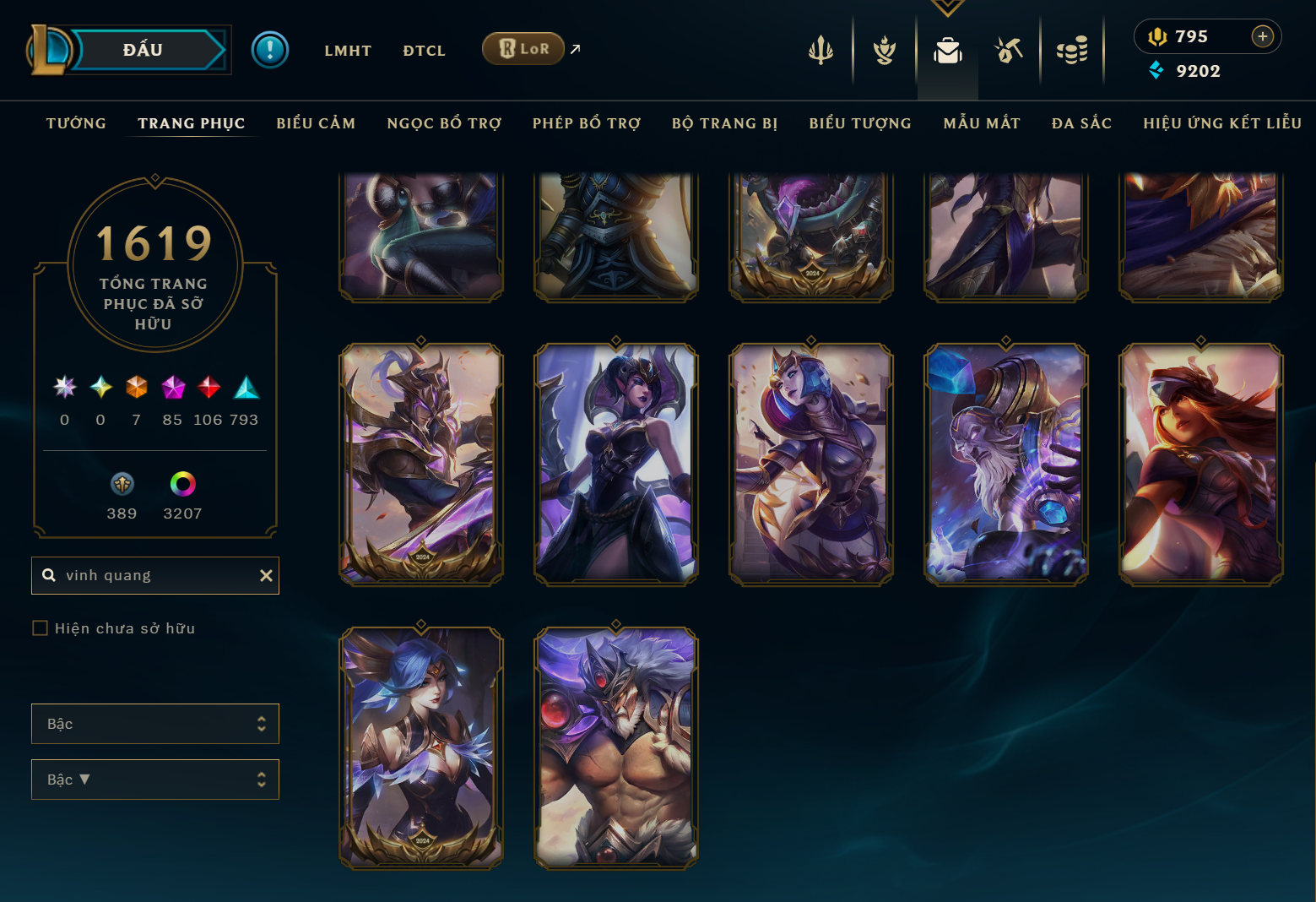
Task: Click the trident game-mode icon in navigation
Action: [x=820, y=50]
